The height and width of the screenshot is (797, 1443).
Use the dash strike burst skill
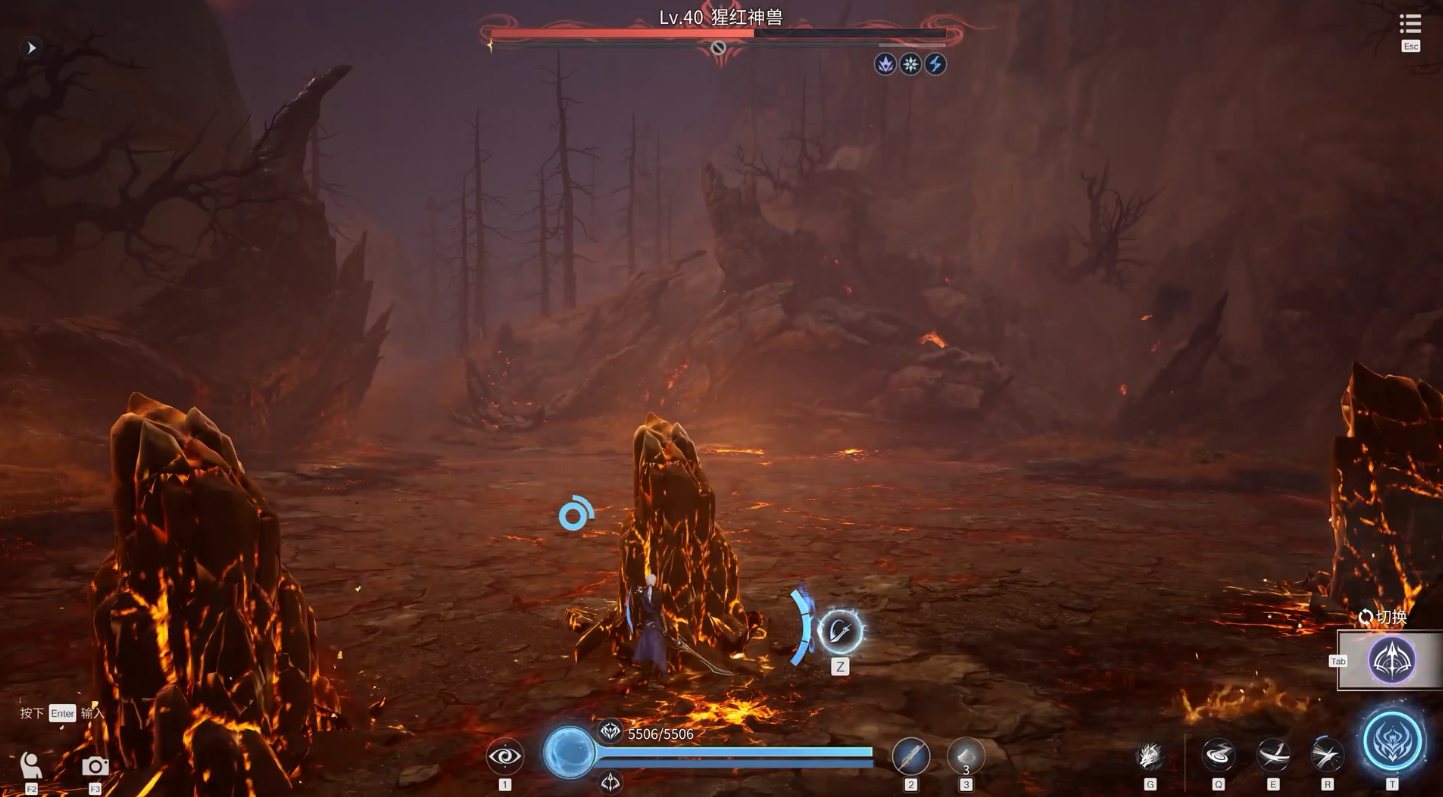(x=1327, y=755)
